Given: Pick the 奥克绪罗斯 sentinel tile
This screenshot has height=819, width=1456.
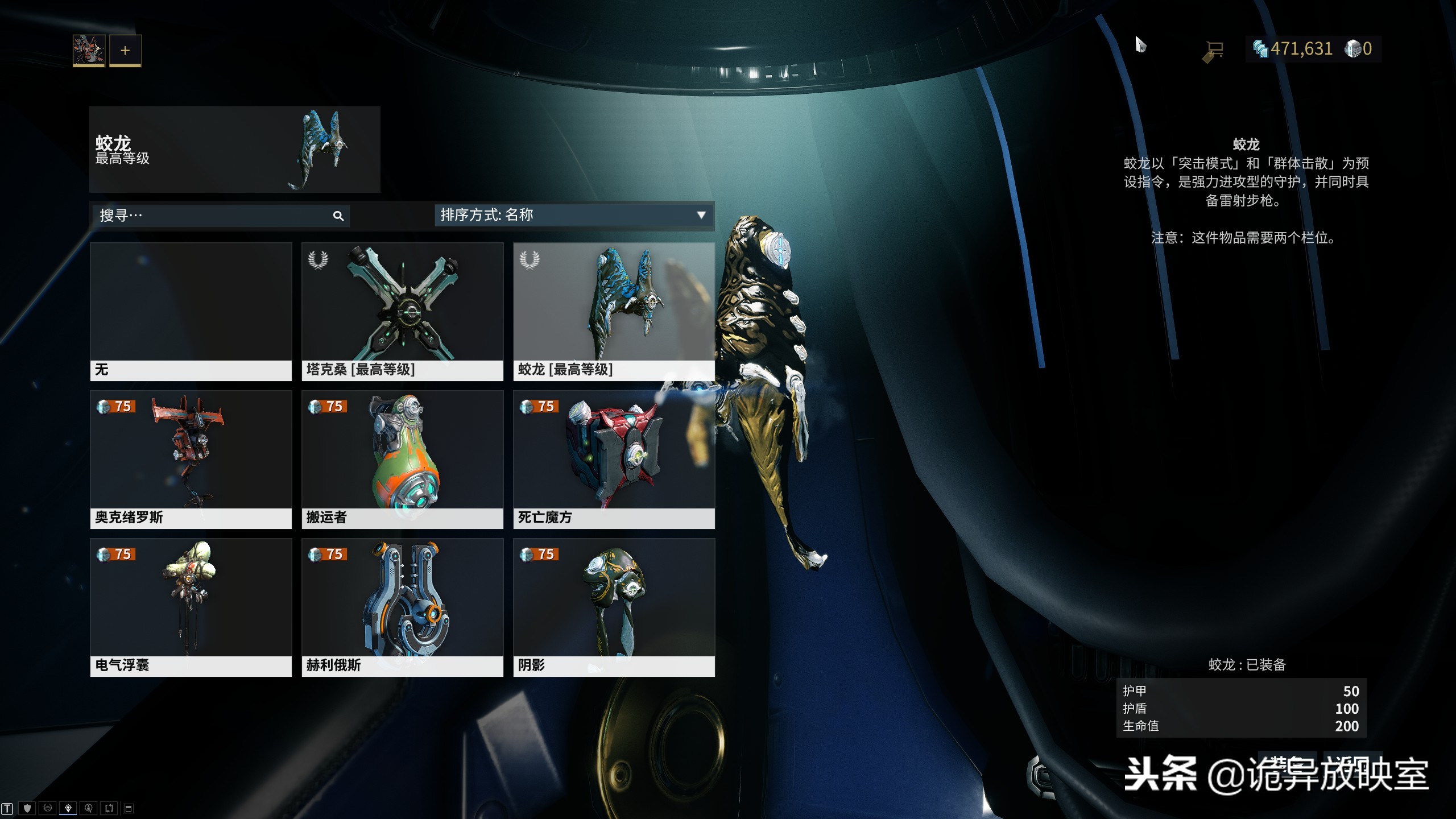Looking at the screenshot, I should pyautogui.click(x=191, y=459).
